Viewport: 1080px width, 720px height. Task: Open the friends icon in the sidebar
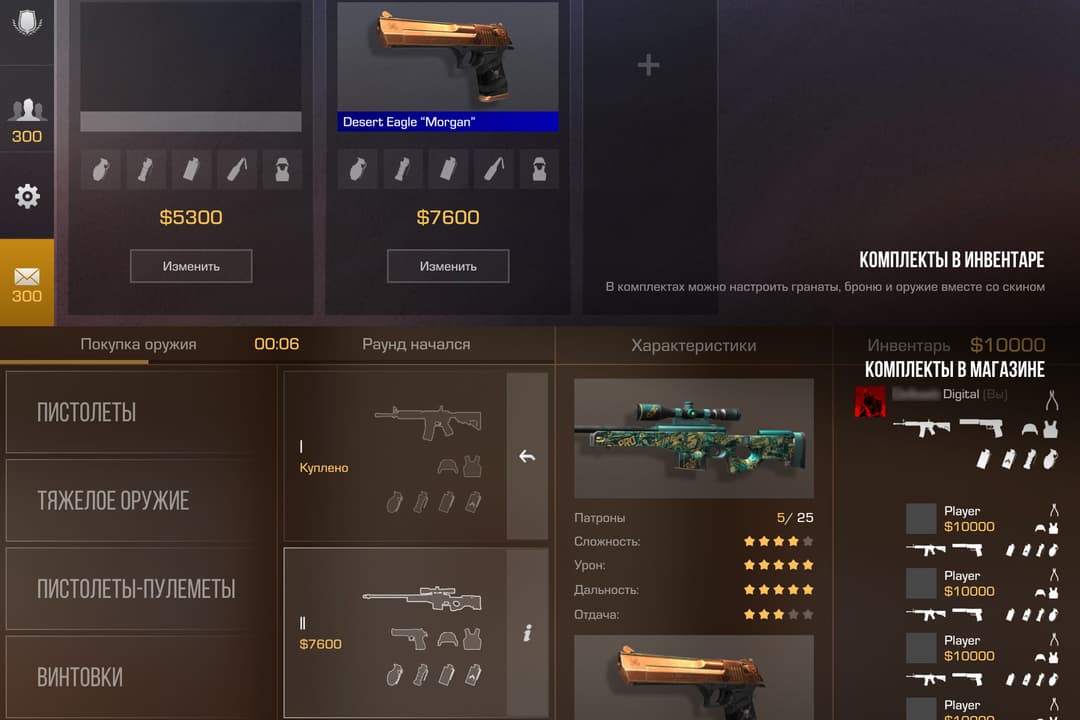click(27, 110)
